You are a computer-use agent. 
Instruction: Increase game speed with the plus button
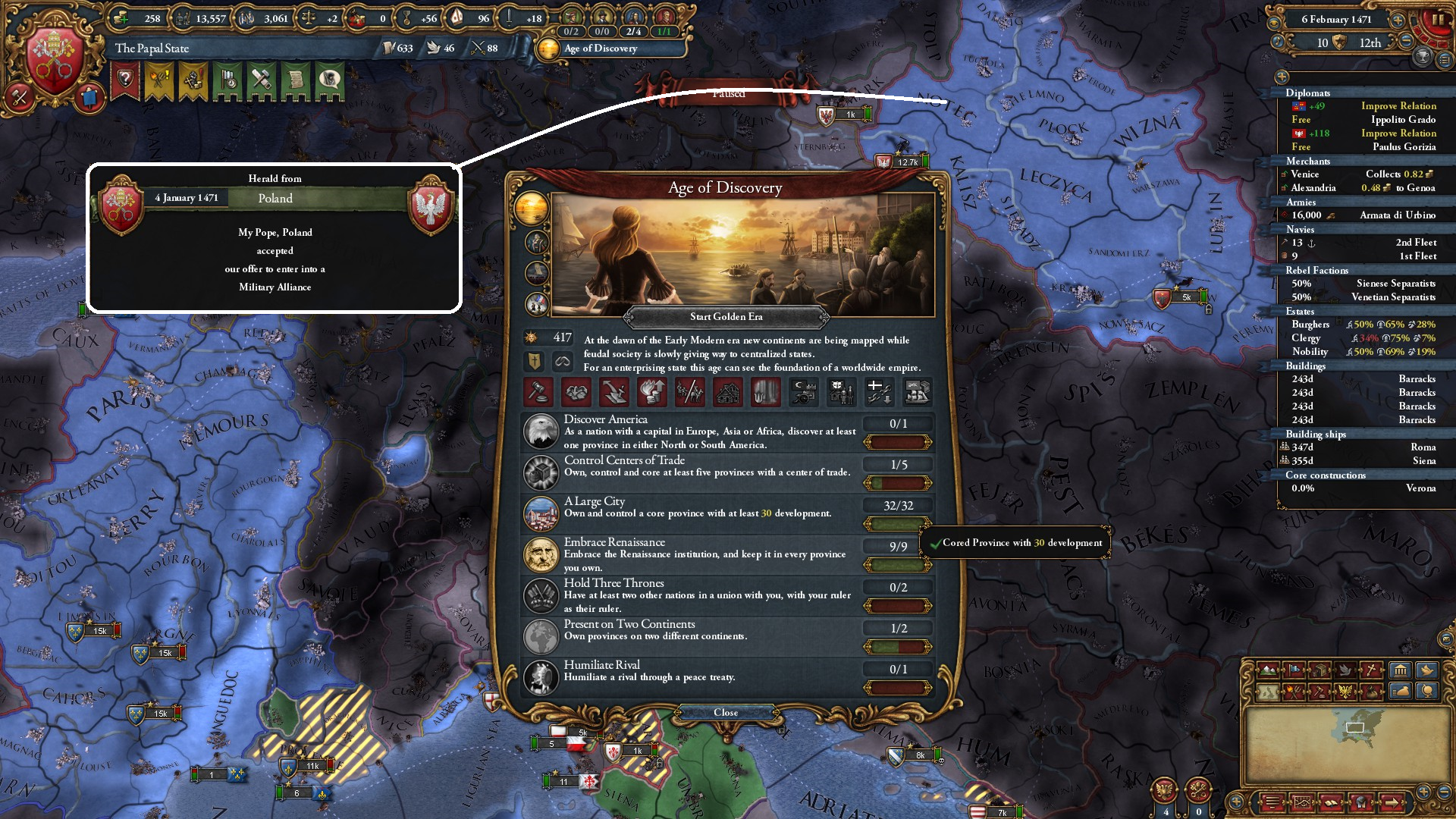[x=1397, y=20]
